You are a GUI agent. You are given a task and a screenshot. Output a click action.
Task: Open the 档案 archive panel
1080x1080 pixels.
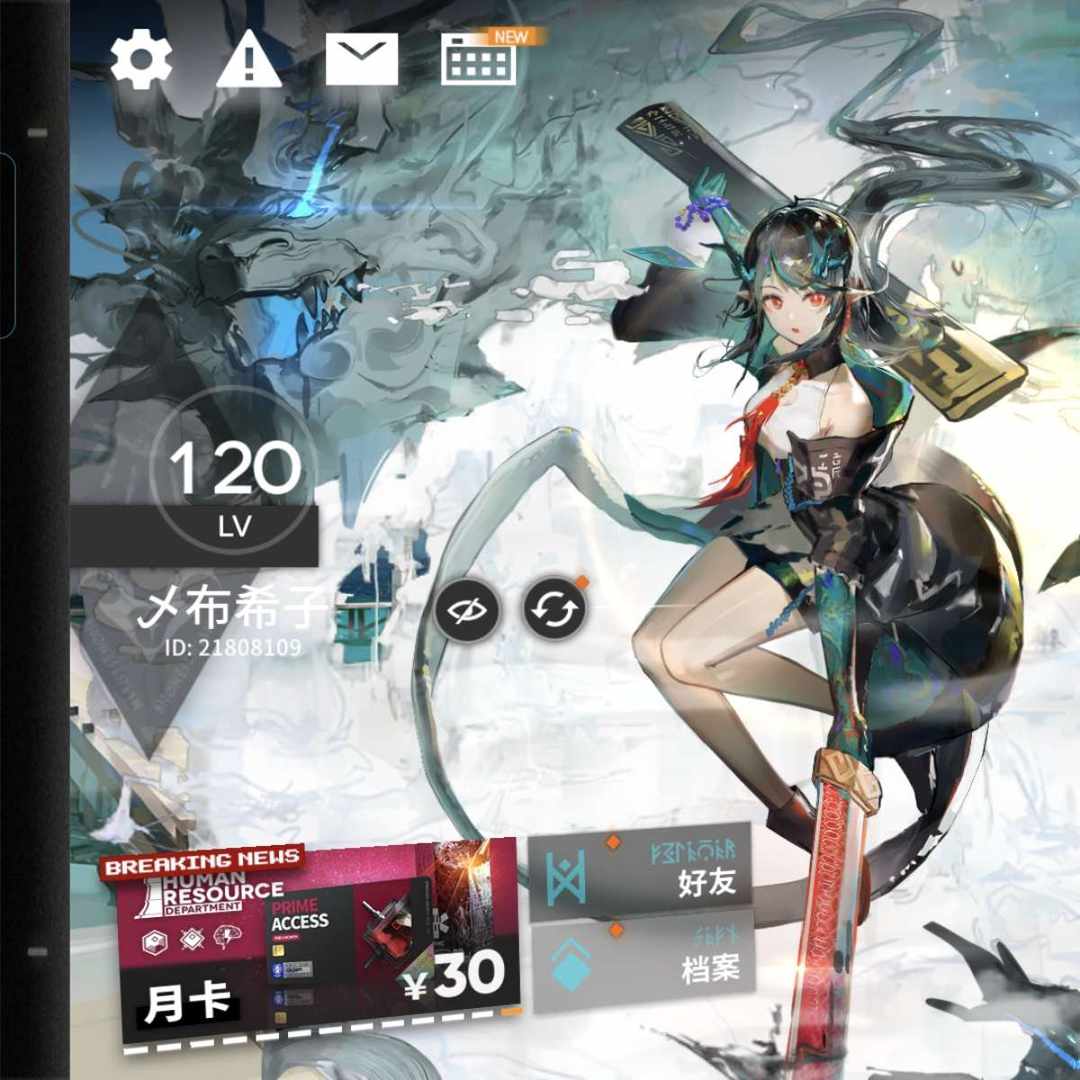point(641,964)
